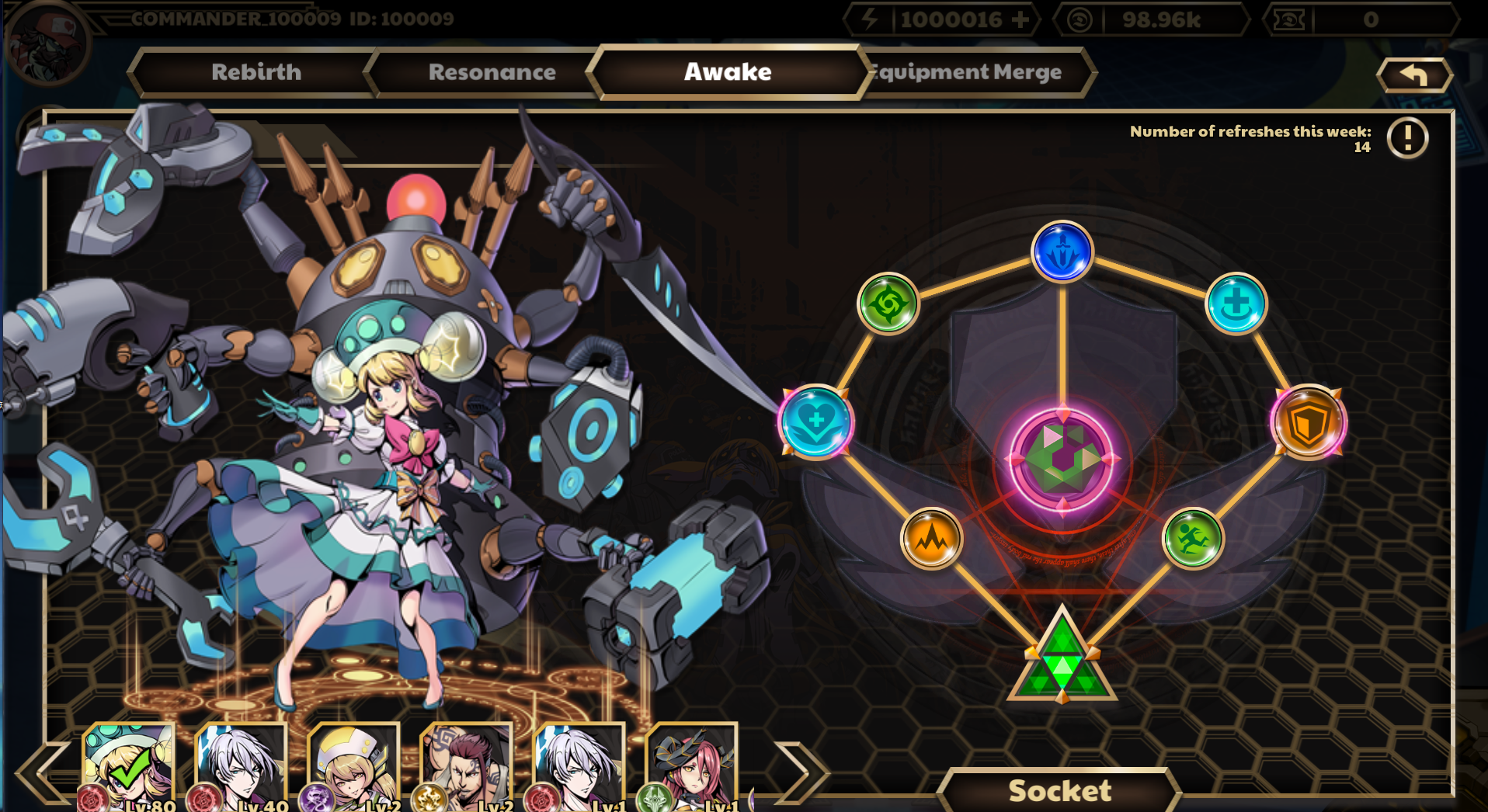Choose the green running figure rune node
This screenshot has height=812, width=1488.
[x=1192, y=538]
